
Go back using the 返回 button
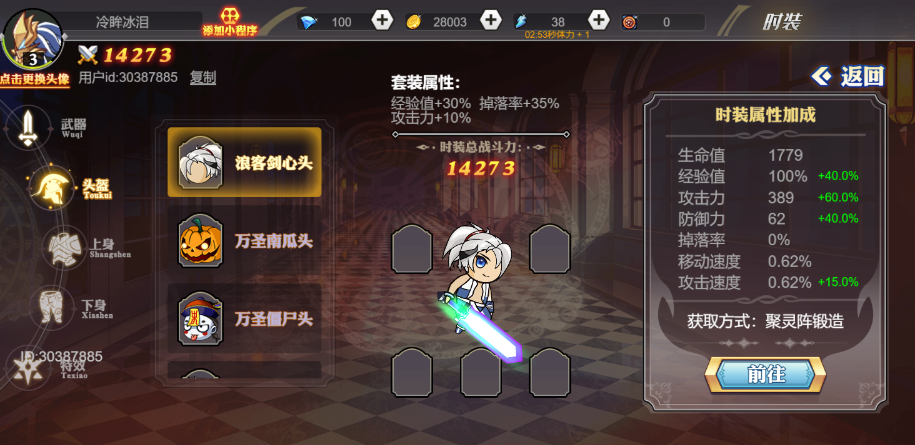point(849,76)
